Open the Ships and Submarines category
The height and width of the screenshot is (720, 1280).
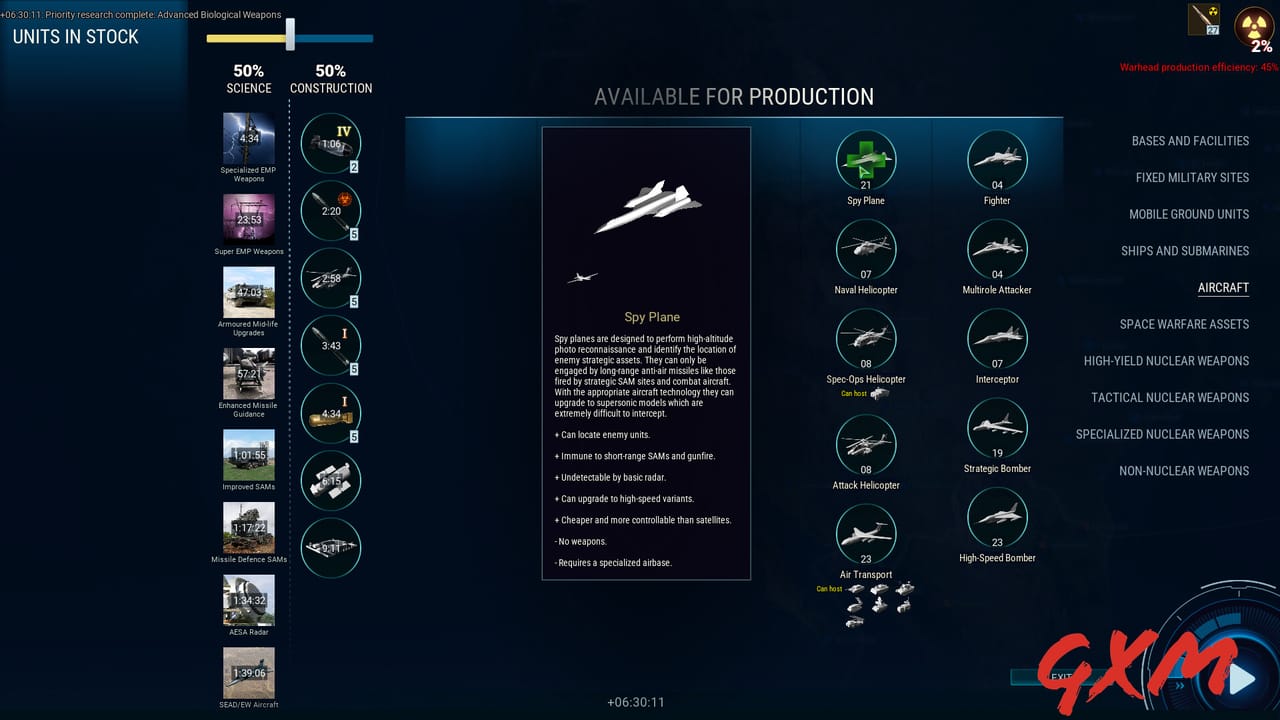[x=1184, y=251]
